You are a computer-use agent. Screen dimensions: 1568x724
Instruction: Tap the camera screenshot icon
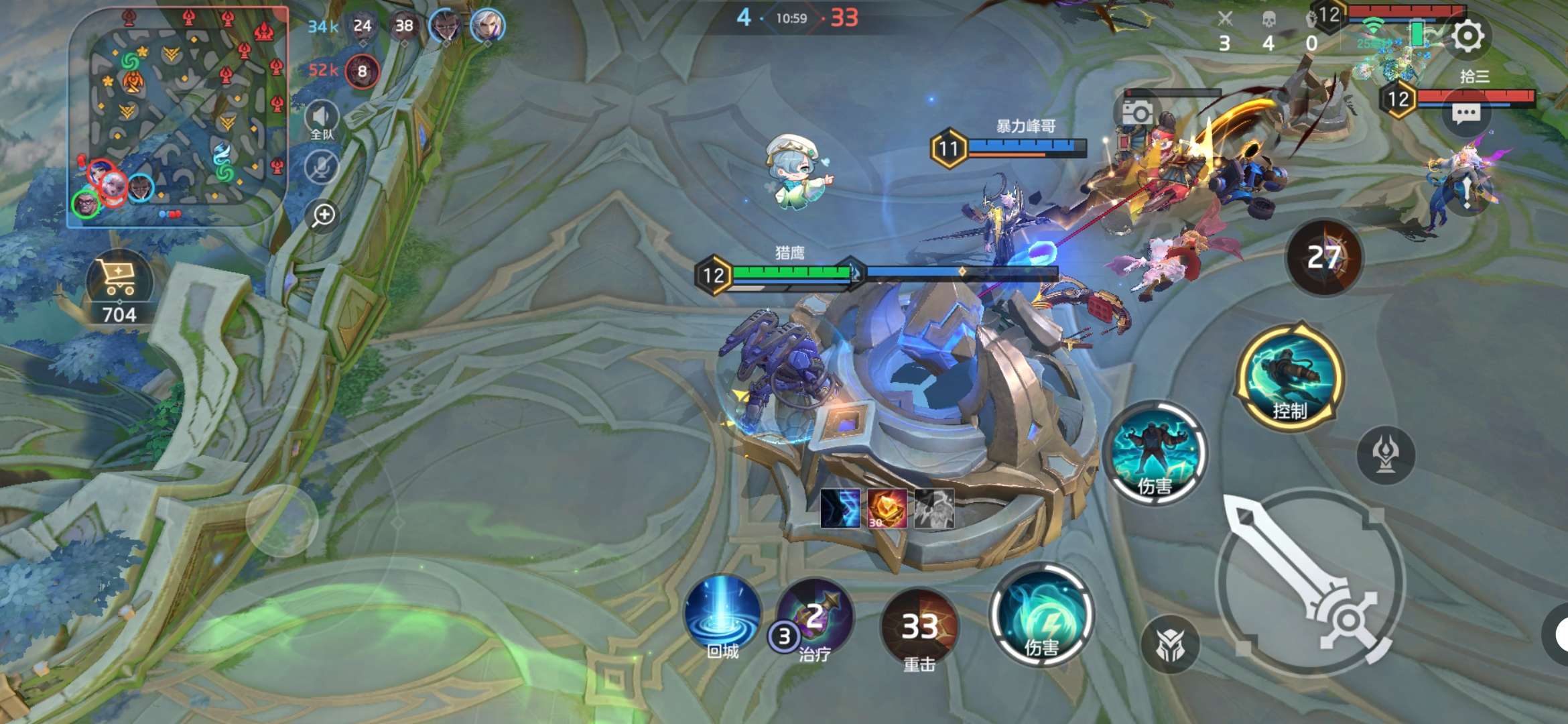pyautogui.click(x=1137, y=113)
